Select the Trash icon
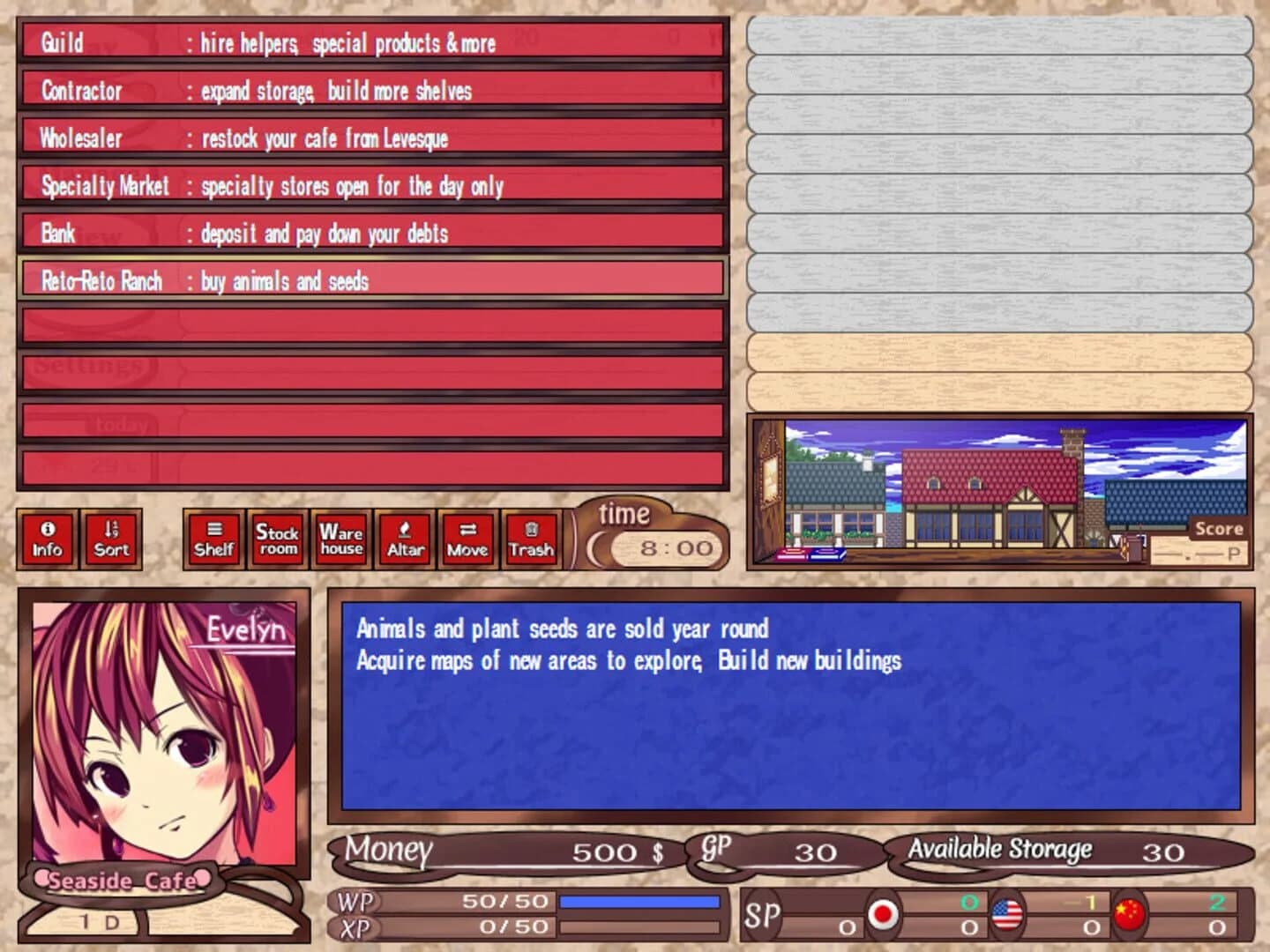 531,539
